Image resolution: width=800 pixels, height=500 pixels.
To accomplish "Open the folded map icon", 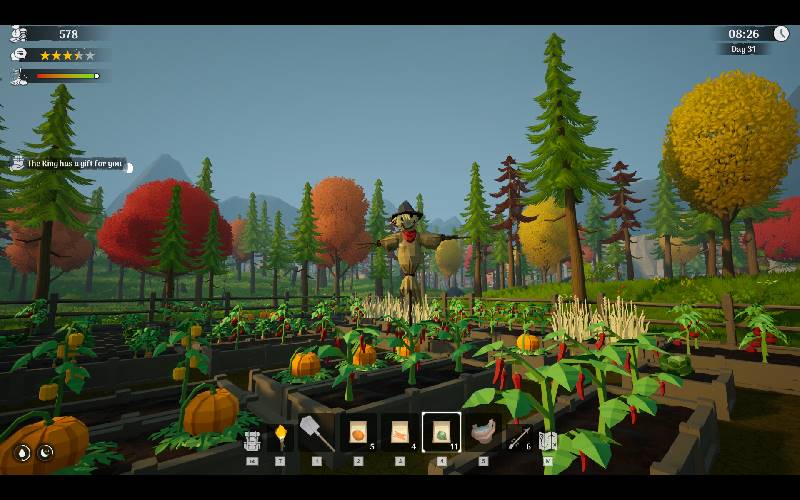I will click(x=548, y=439).
